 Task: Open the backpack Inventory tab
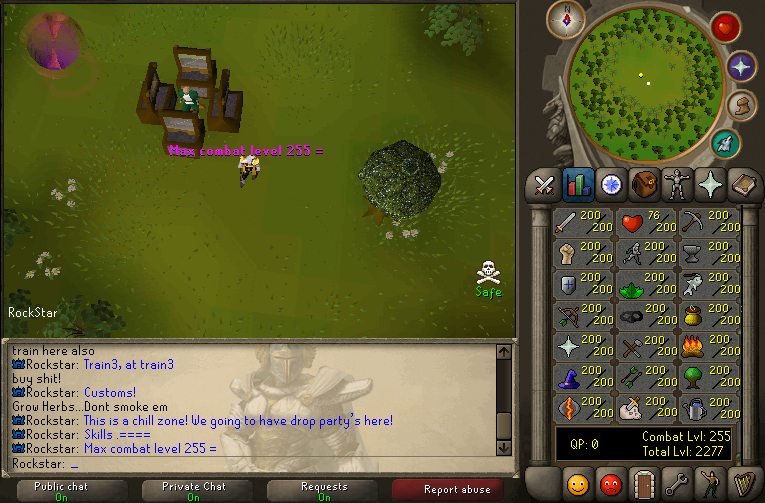point(643,185)
